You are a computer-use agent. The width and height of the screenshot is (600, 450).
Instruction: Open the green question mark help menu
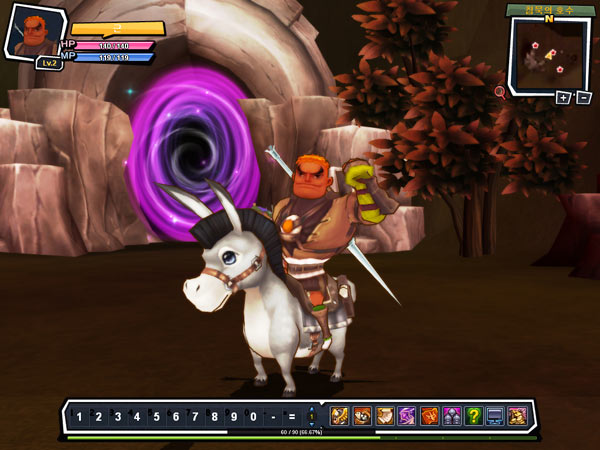click(x=473, y=416)
